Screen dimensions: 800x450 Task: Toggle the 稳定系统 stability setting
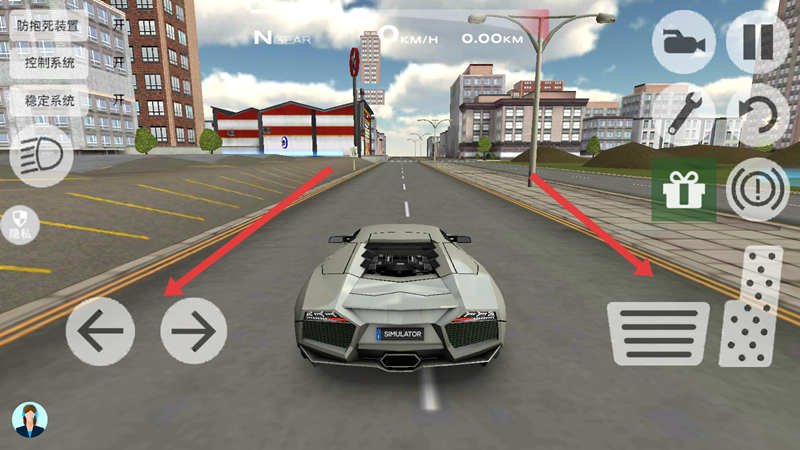click(68, 100)
